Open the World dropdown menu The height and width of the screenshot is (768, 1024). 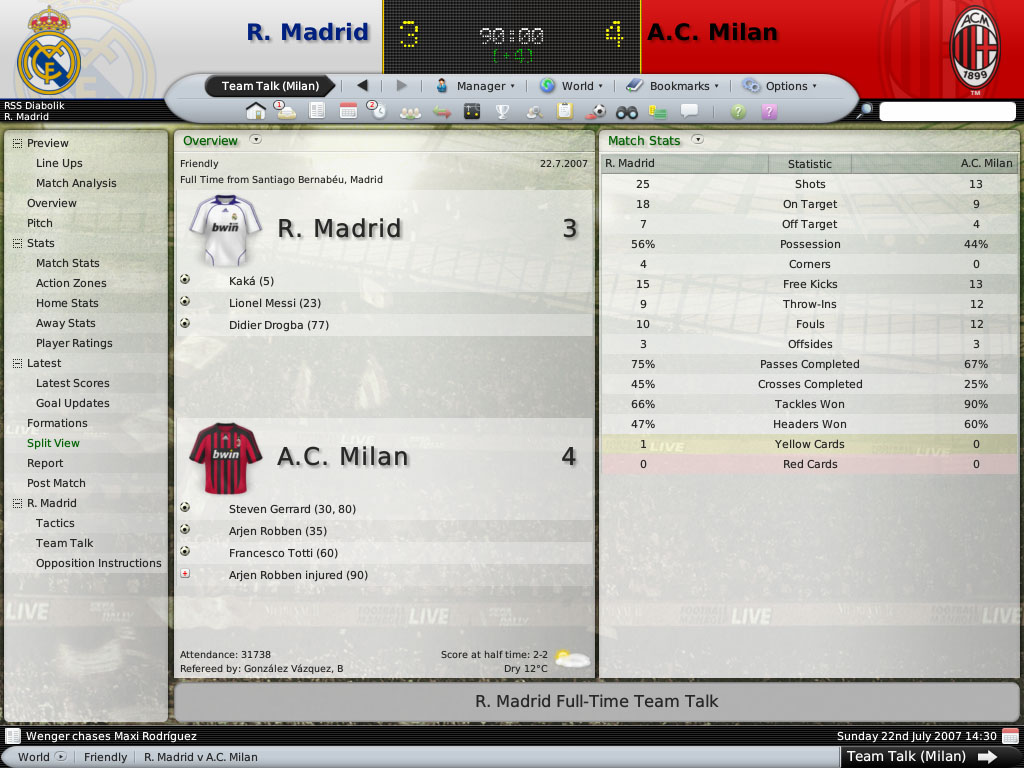571,86
